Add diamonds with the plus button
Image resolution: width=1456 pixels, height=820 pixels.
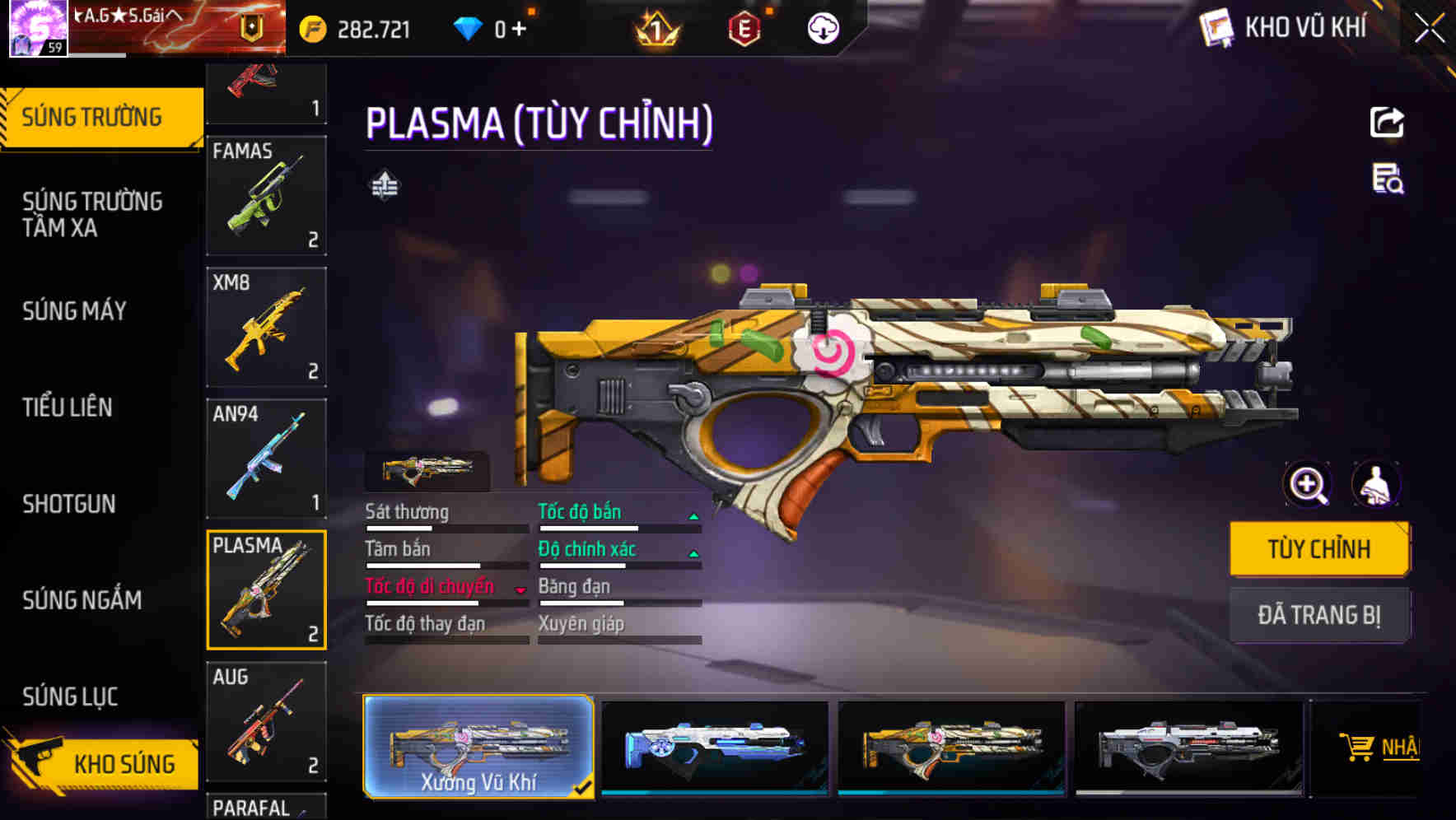click(519, 30)
